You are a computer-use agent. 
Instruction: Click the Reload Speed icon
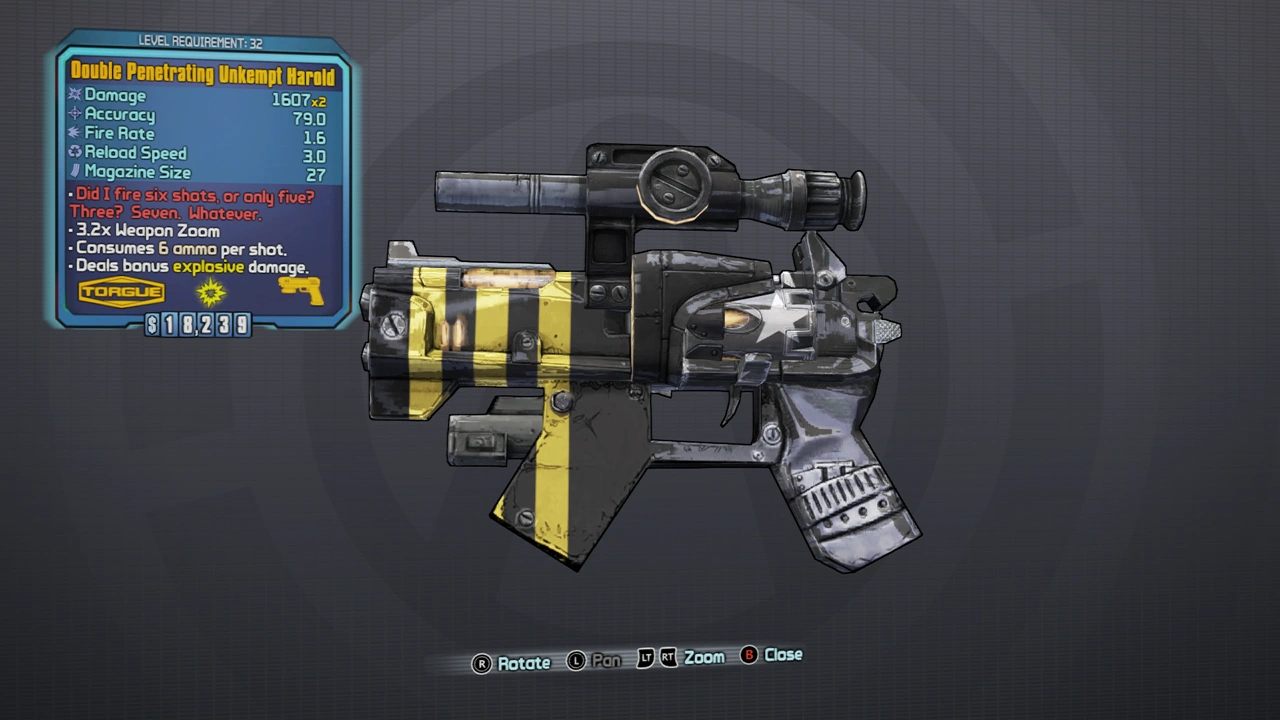click(x=75, y=151)
